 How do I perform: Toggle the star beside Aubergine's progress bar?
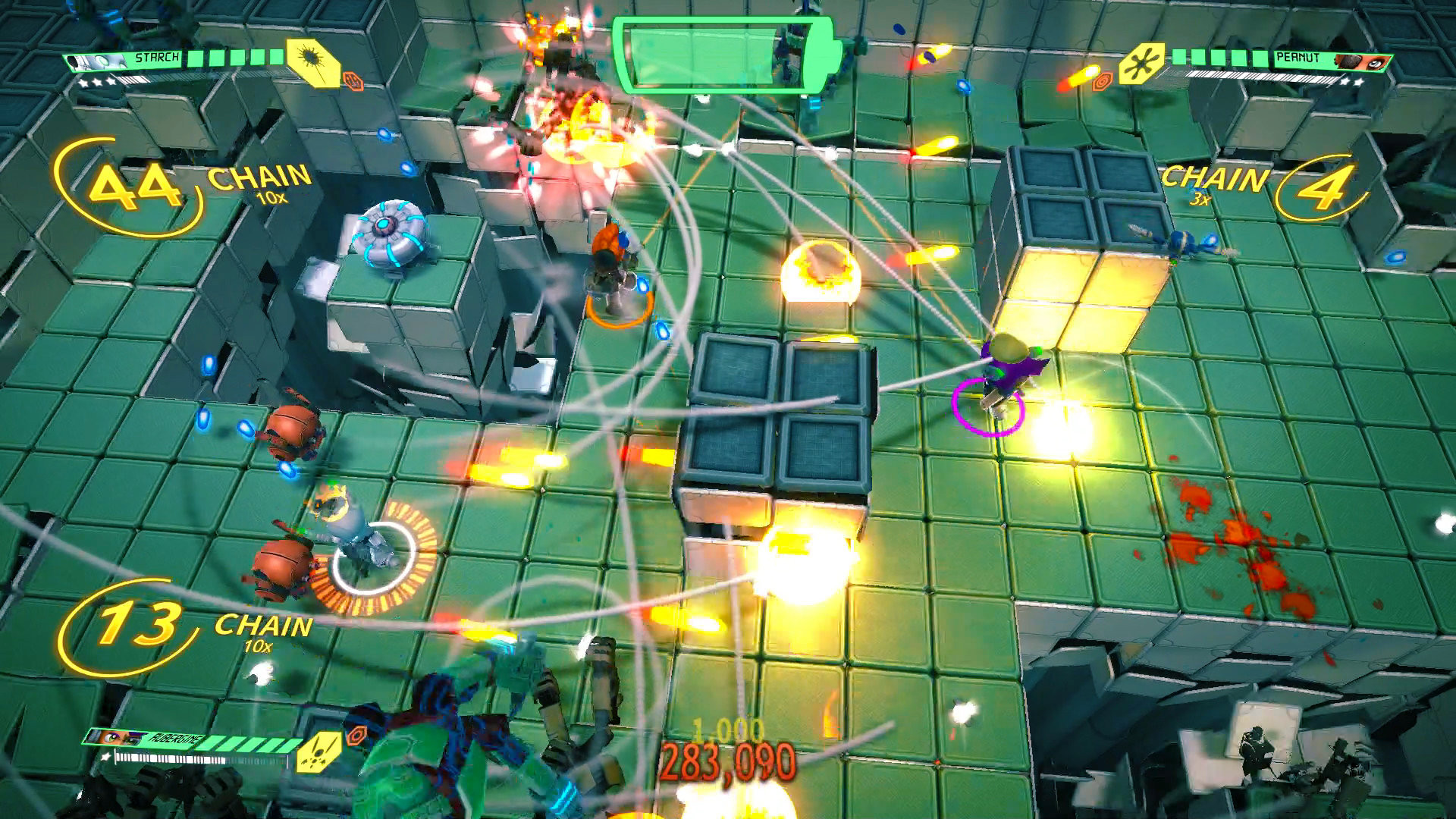[105, 757]
